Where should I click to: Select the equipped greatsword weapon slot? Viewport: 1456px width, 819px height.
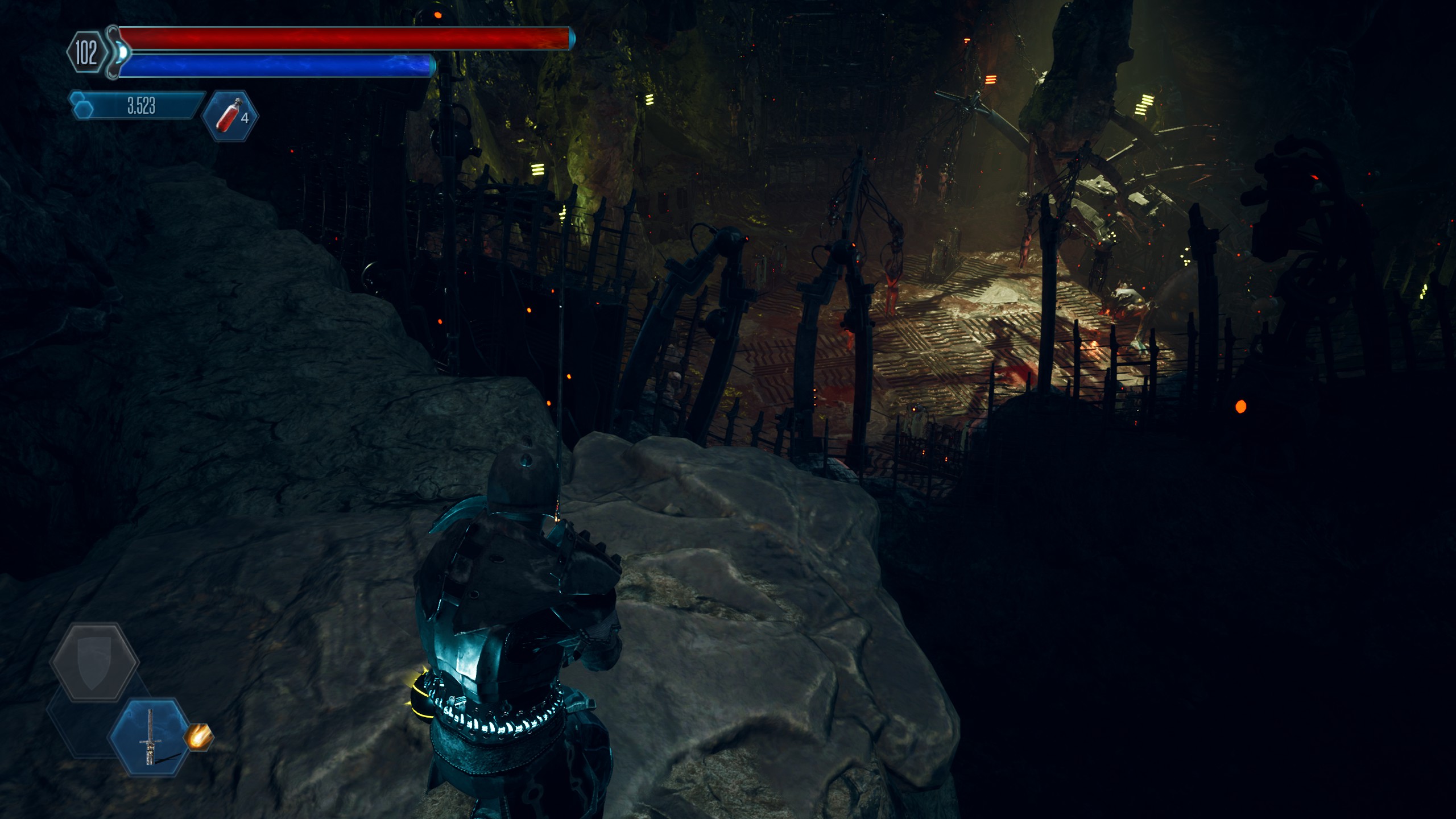150,737
